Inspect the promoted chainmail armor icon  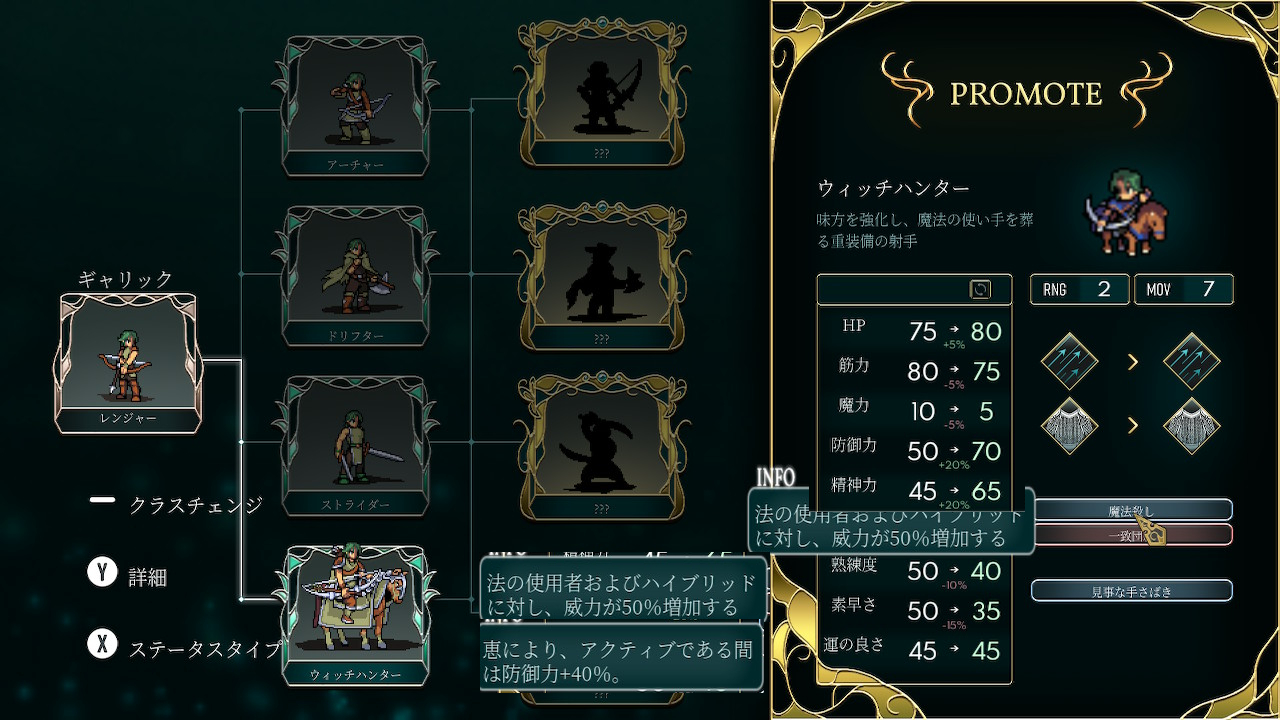[x=1192, y=426]
